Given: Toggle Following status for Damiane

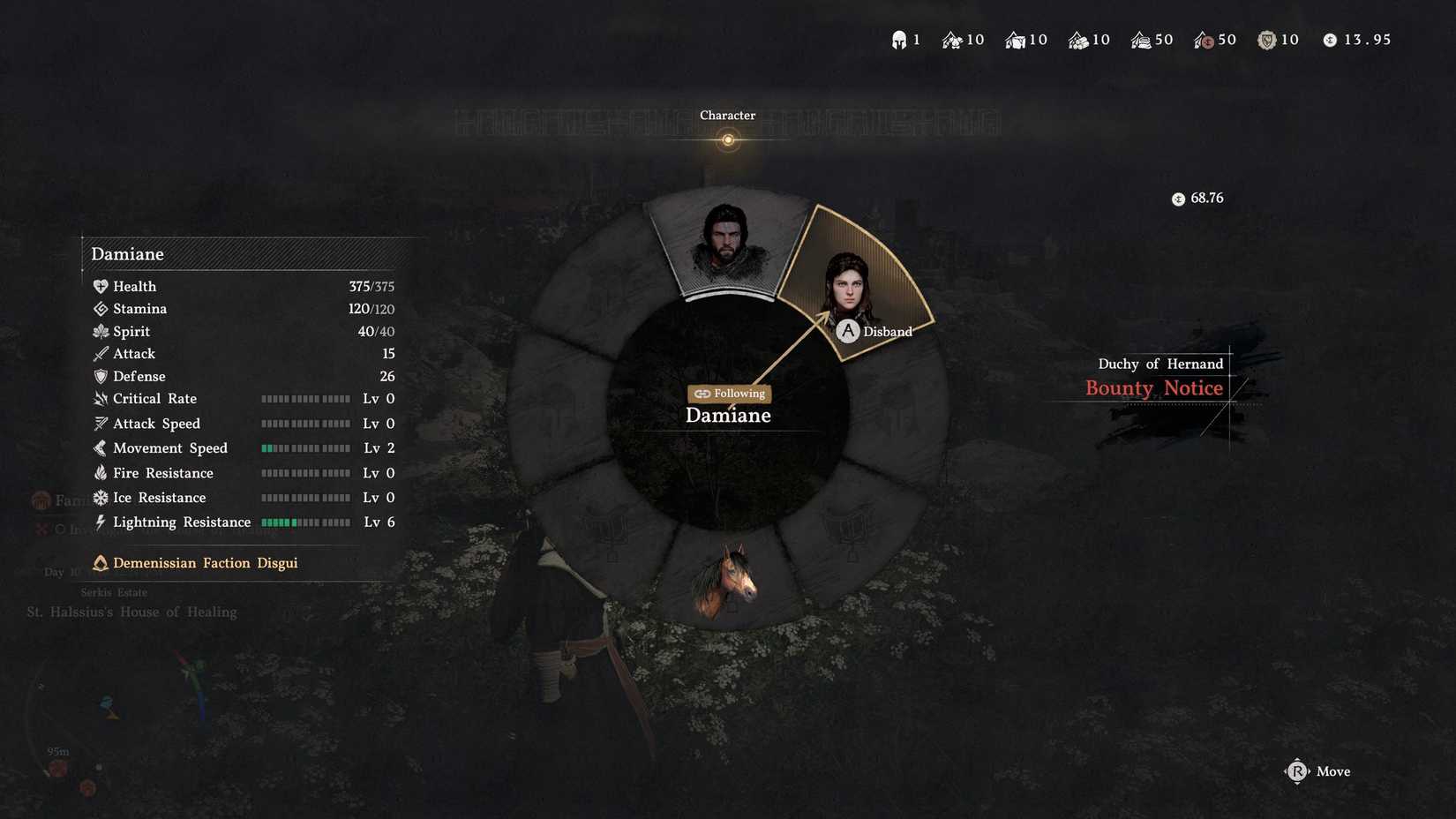Looking at the screenshot, I should [728, 394].
